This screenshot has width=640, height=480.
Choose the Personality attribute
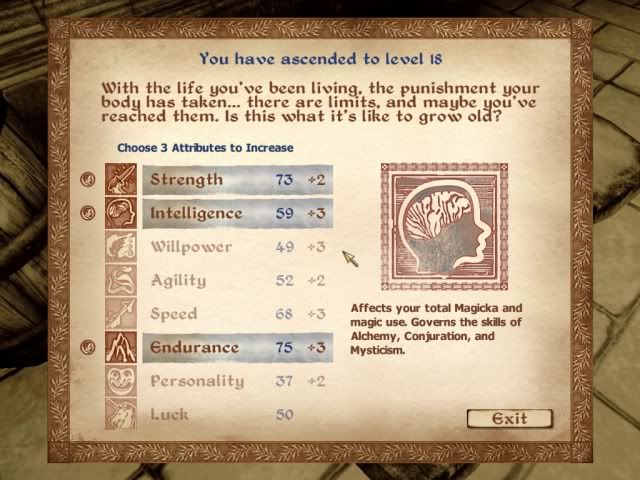coord(240,381)
